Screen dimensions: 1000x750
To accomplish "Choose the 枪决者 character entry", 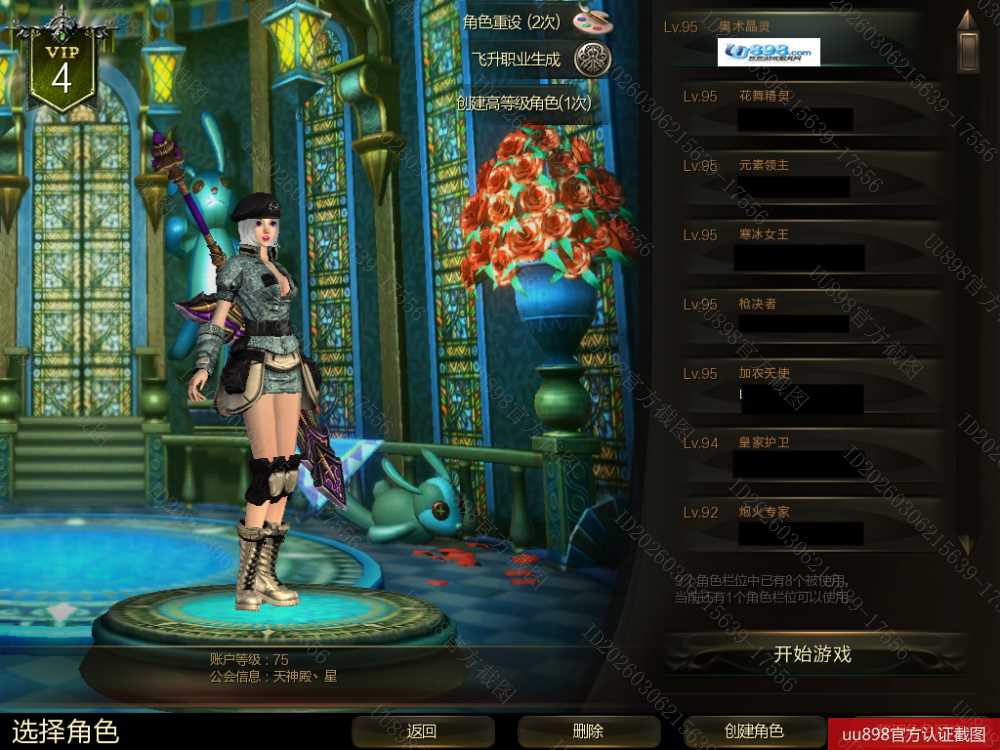I will click(x=800, y=317).
